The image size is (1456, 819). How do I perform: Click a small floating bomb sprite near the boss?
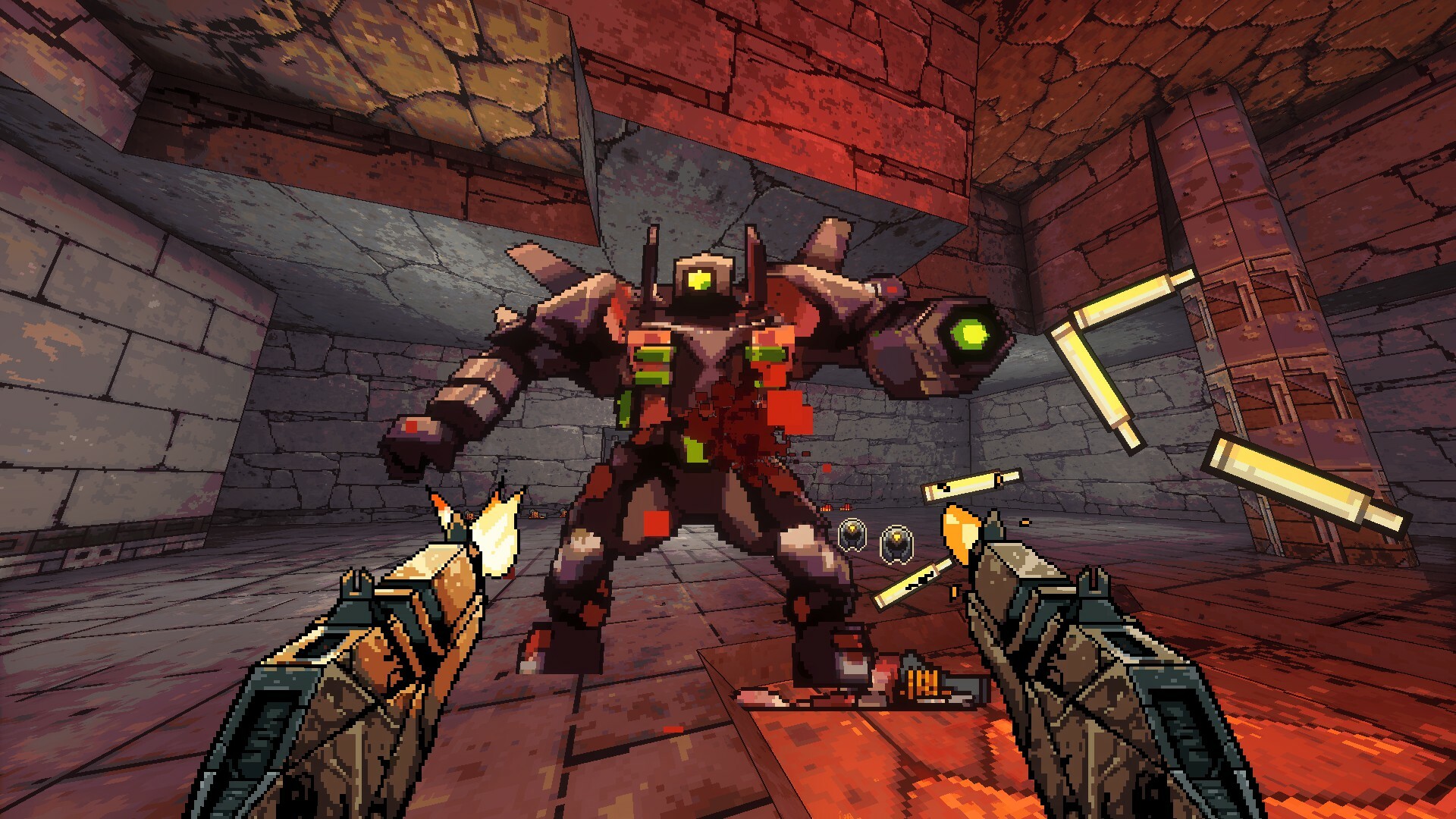tap(853, 535)
